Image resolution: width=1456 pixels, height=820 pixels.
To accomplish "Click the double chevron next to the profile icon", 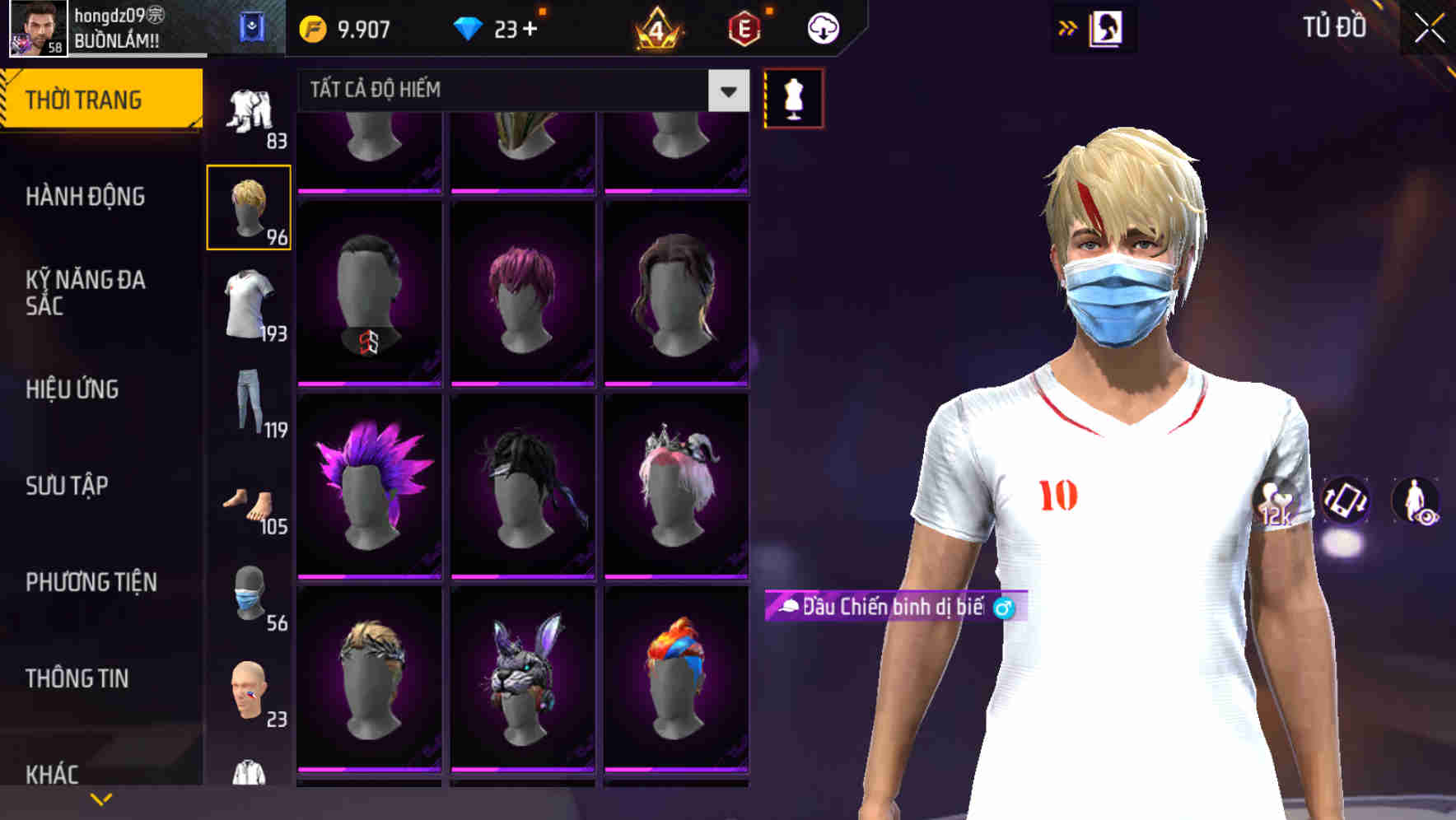I will pyautogui.click(x=1067, y=27).
